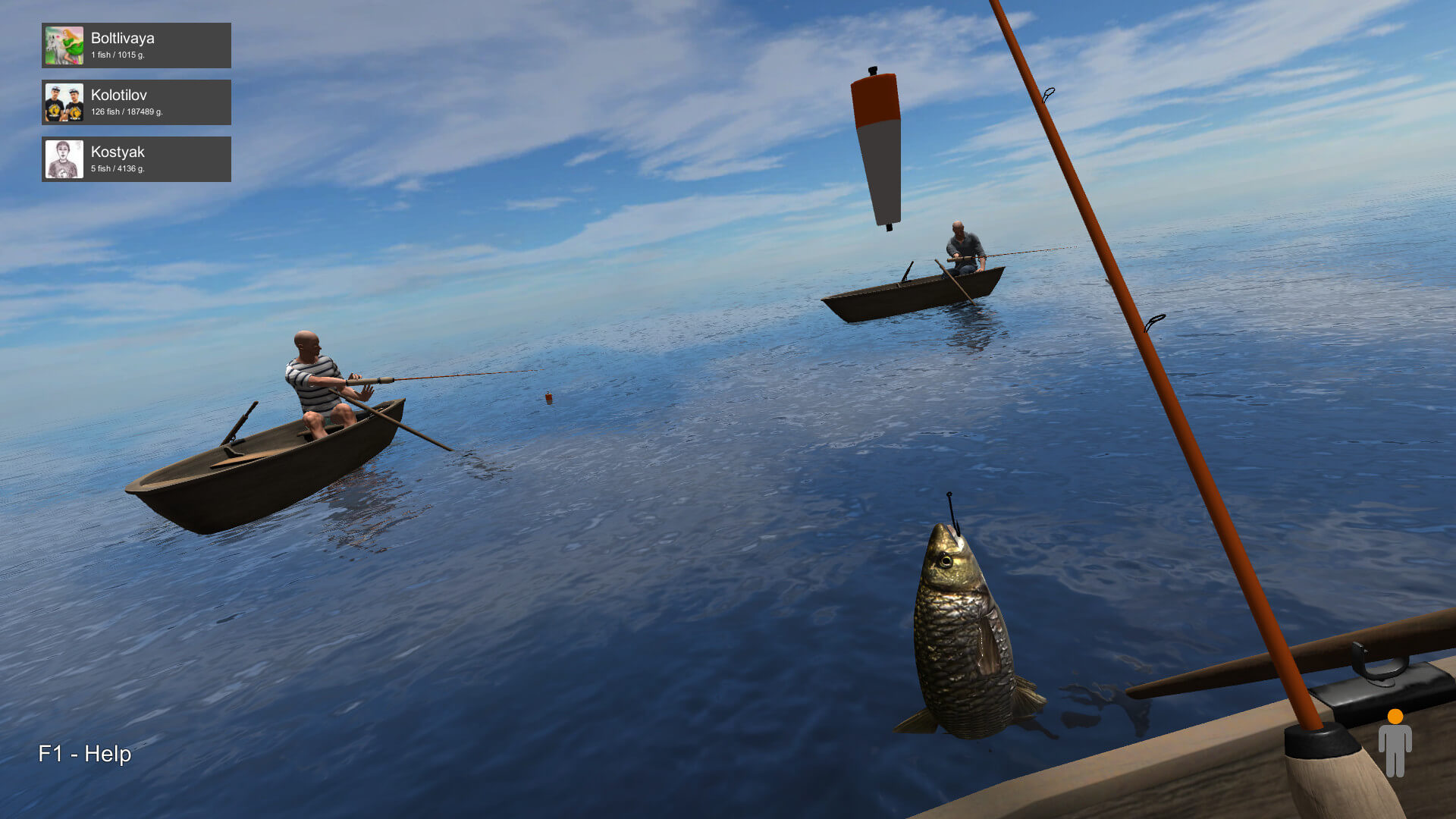Click the orange-headed person icon
Screen dimensions: 1456x819
[1395, 743]
